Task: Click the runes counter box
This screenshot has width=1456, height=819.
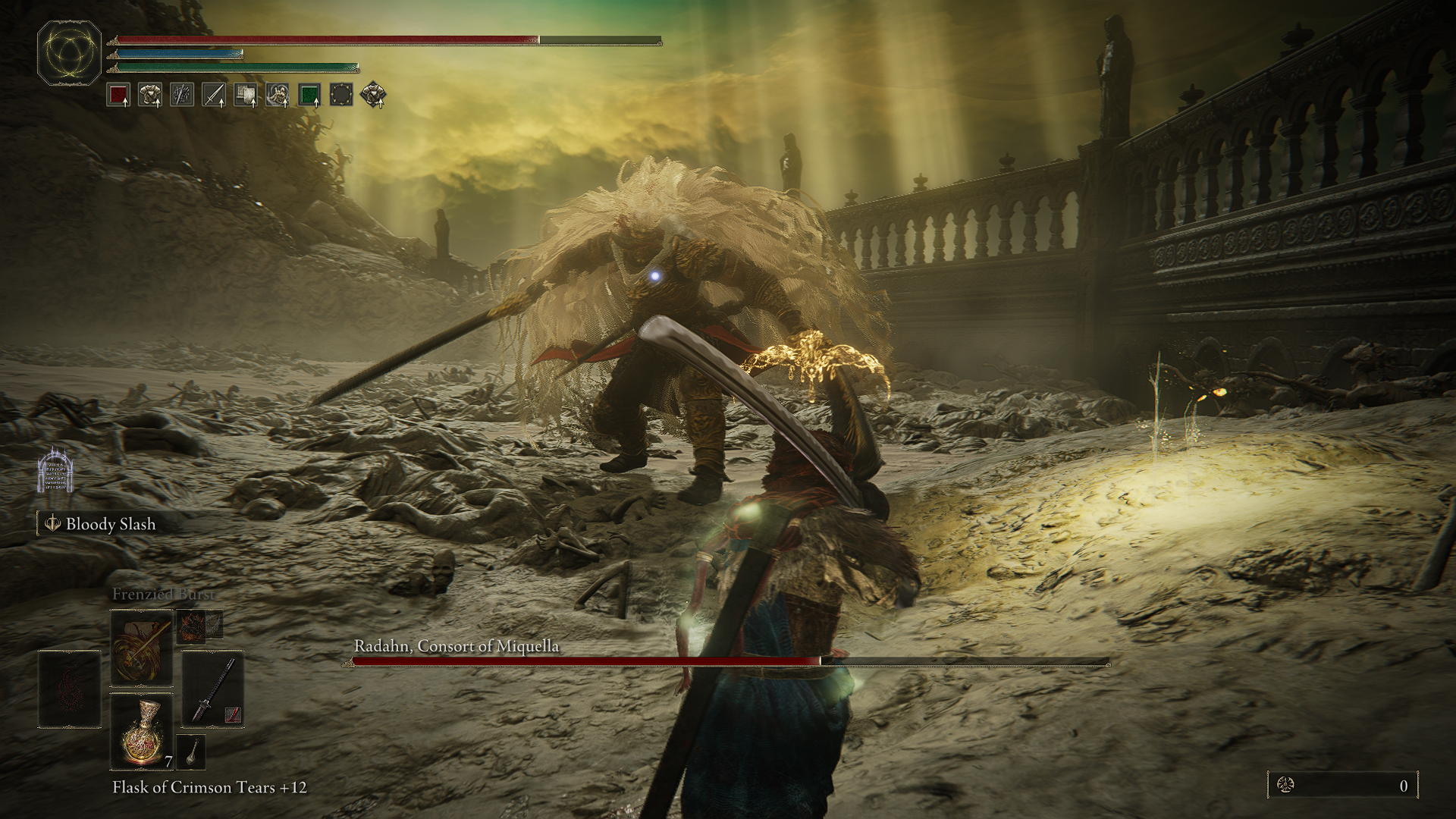Action: click(x=1342, y=786)
